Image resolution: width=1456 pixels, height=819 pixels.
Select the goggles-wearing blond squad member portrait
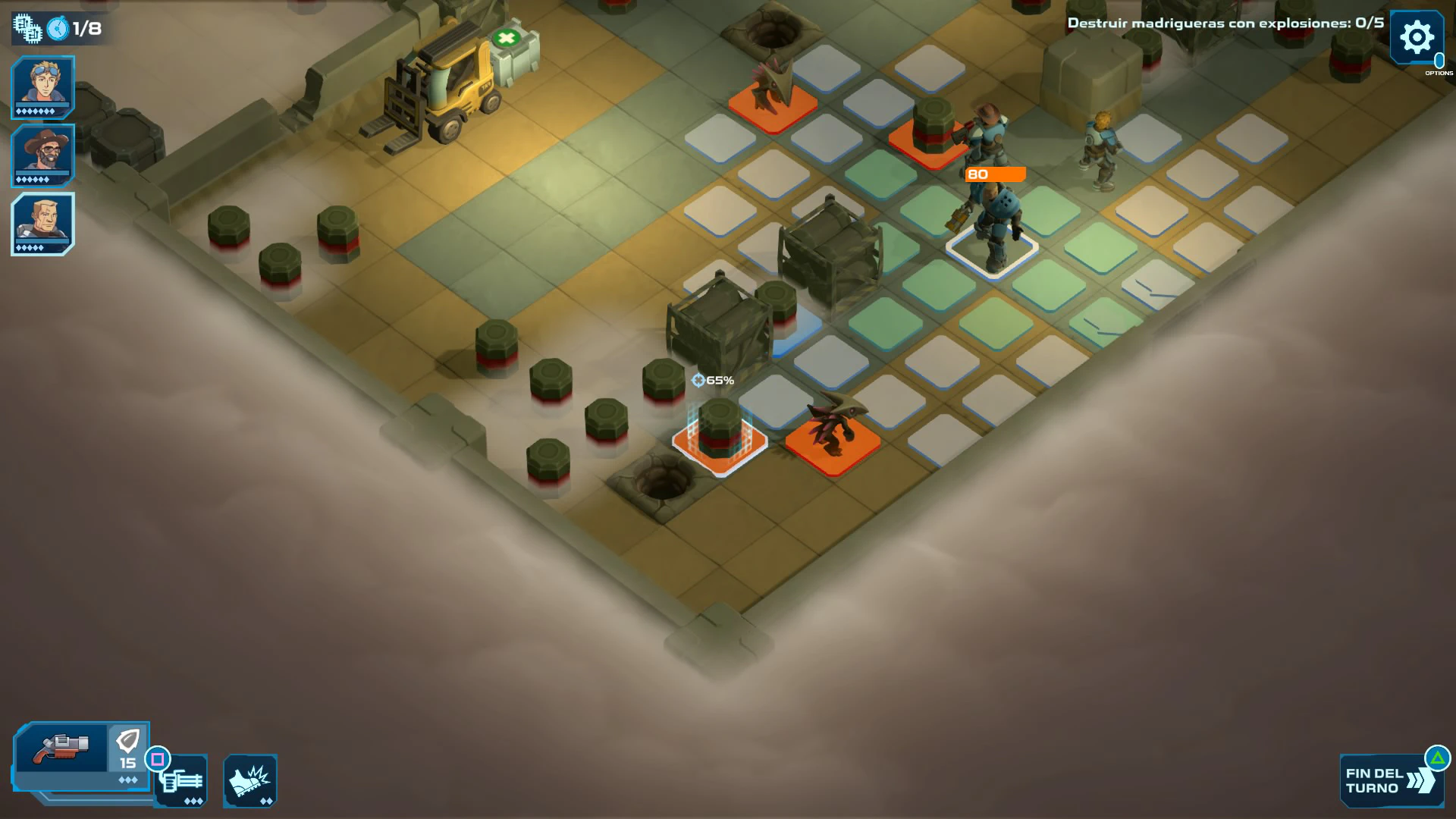(42, 86)
